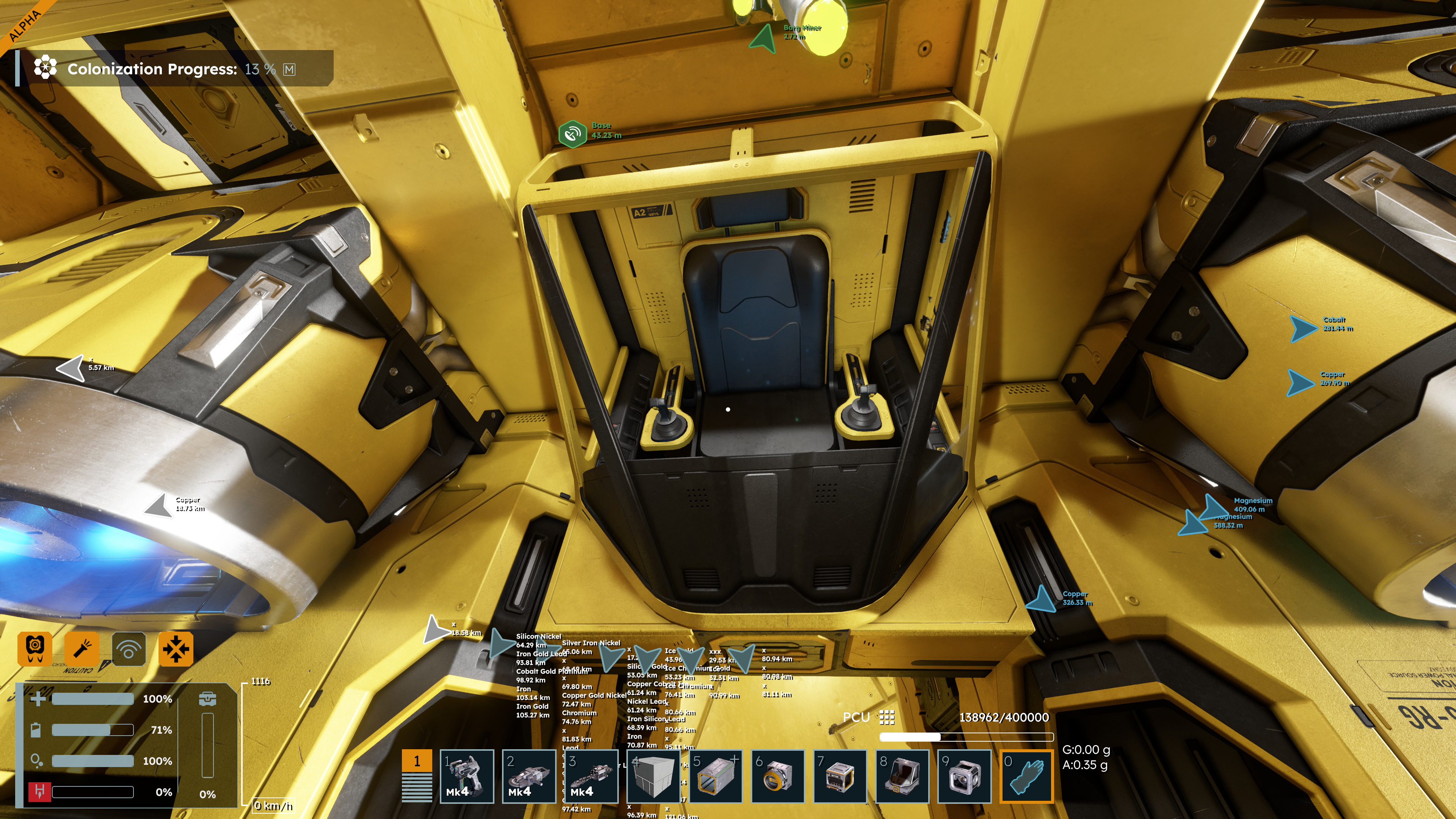
Task: Select the Mk4 welder in hotbar slot 1
Action: coord(466,775)
